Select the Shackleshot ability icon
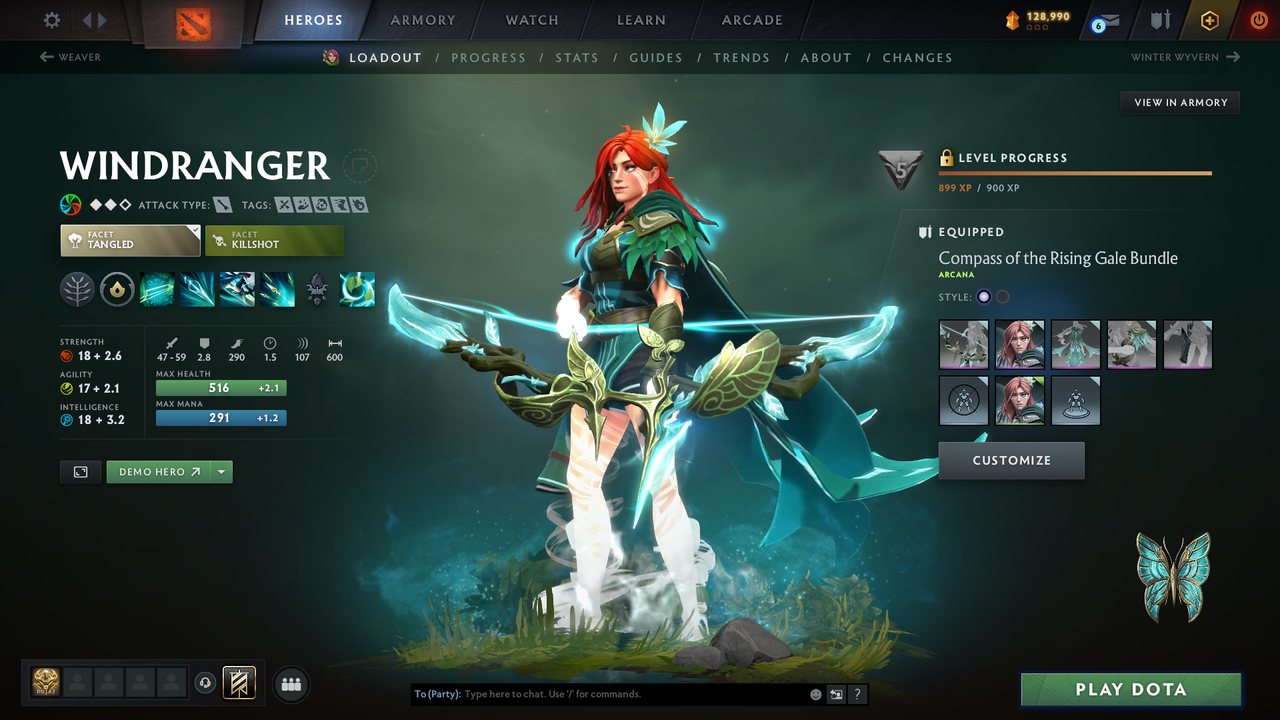 pyautogui.click(x=156, y=290)
